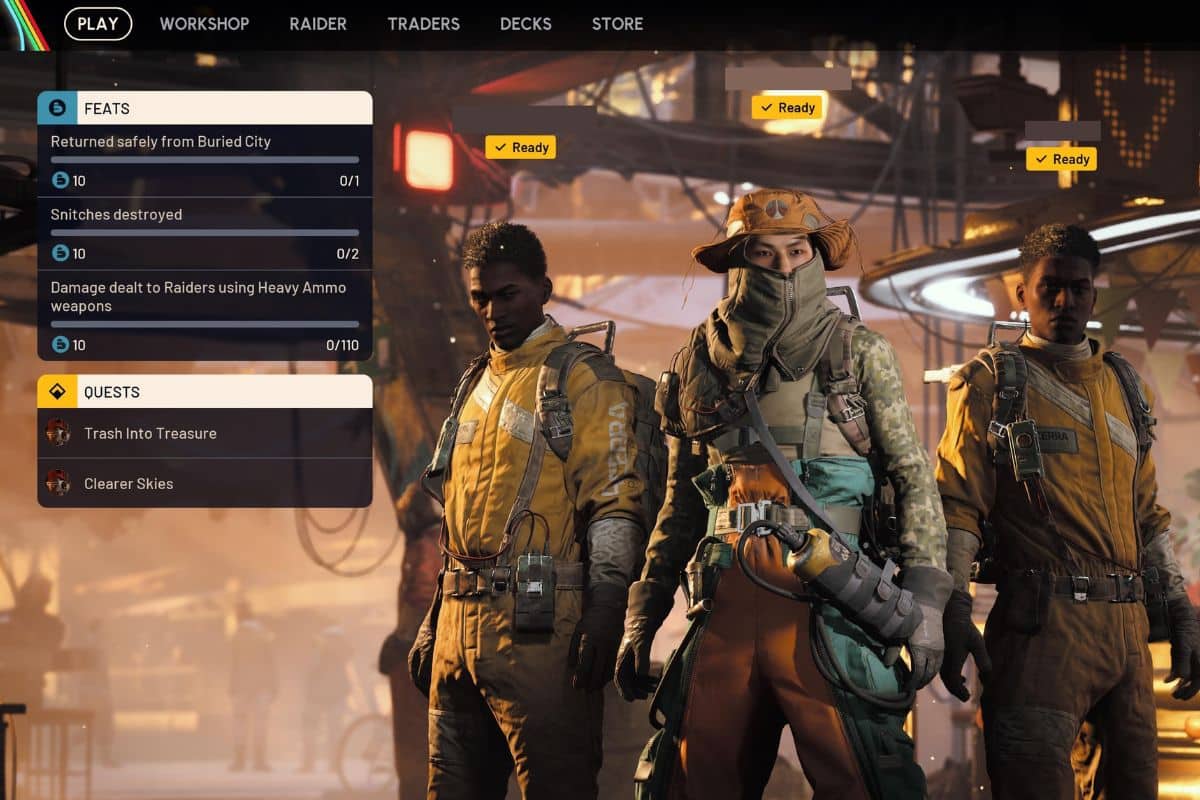Open the Clearer Skies quest
The width and height of the screenshot is (1200, 800).
[x=205, y=483]
